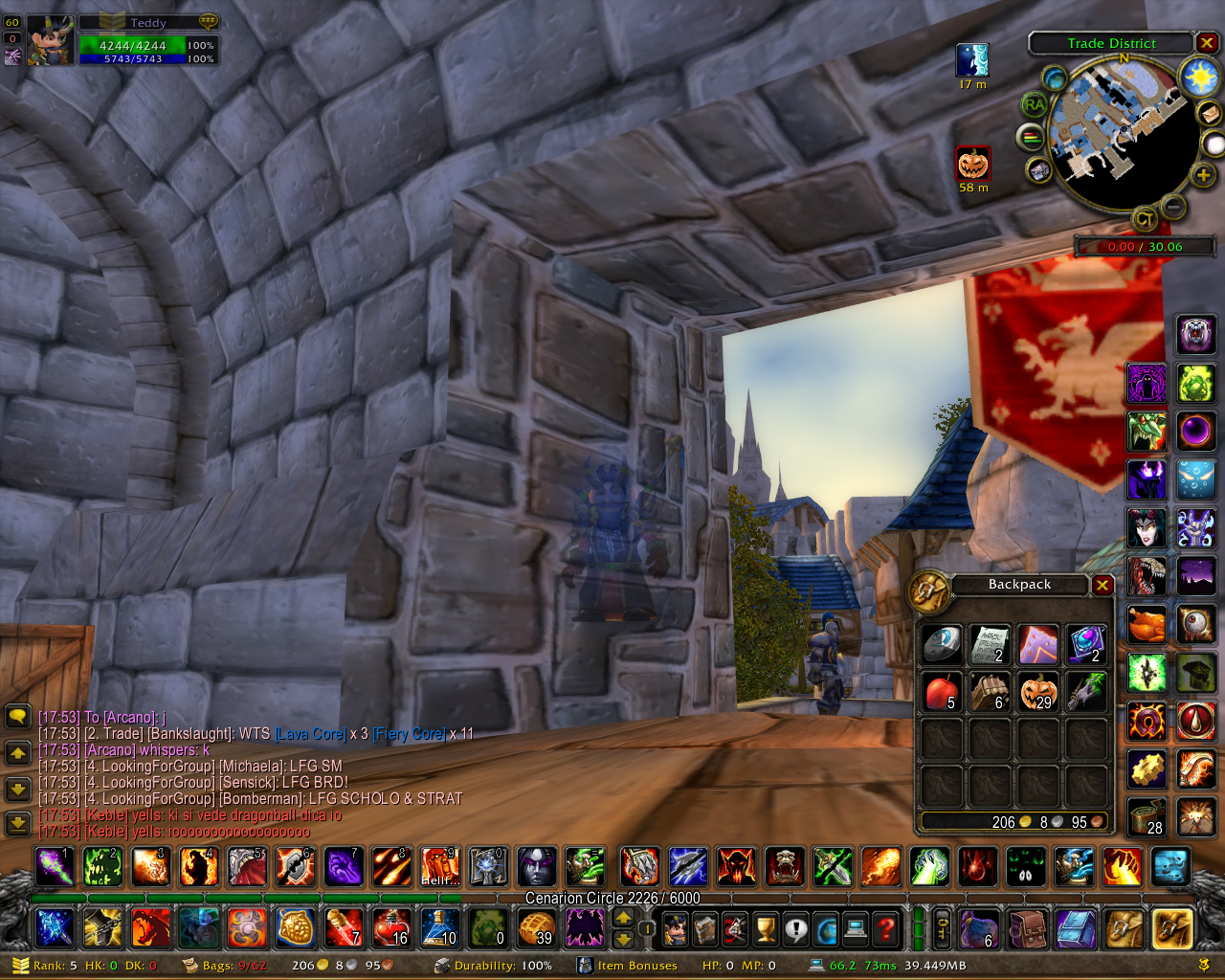Image resolution: width=1225 pixels, height=980 pixels.
Task: Open the red question mark help button
Action: click(887, 927)
